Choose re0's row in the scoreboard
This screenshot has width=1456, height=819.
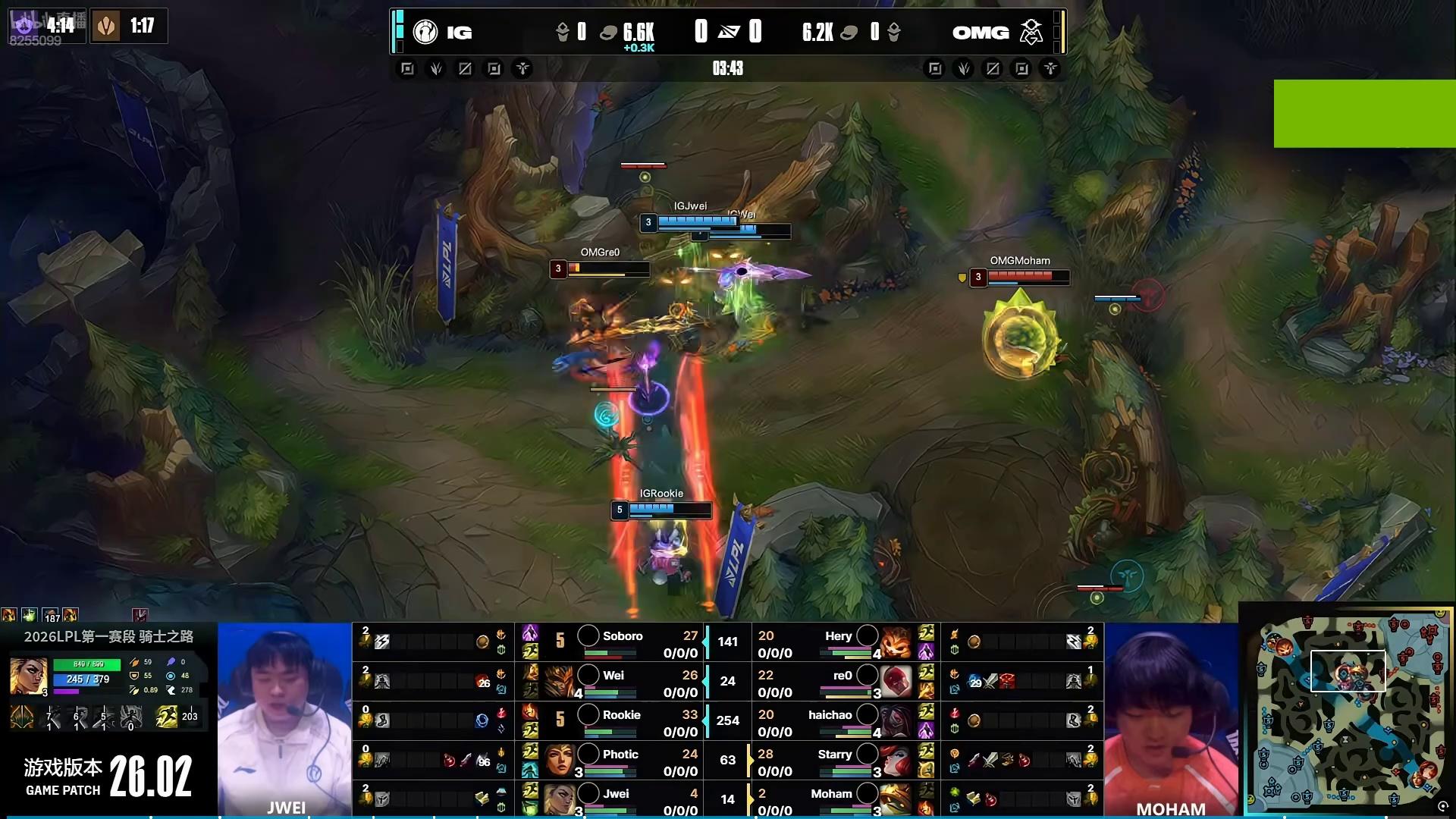pyautogui.click(x=834, y=682)
